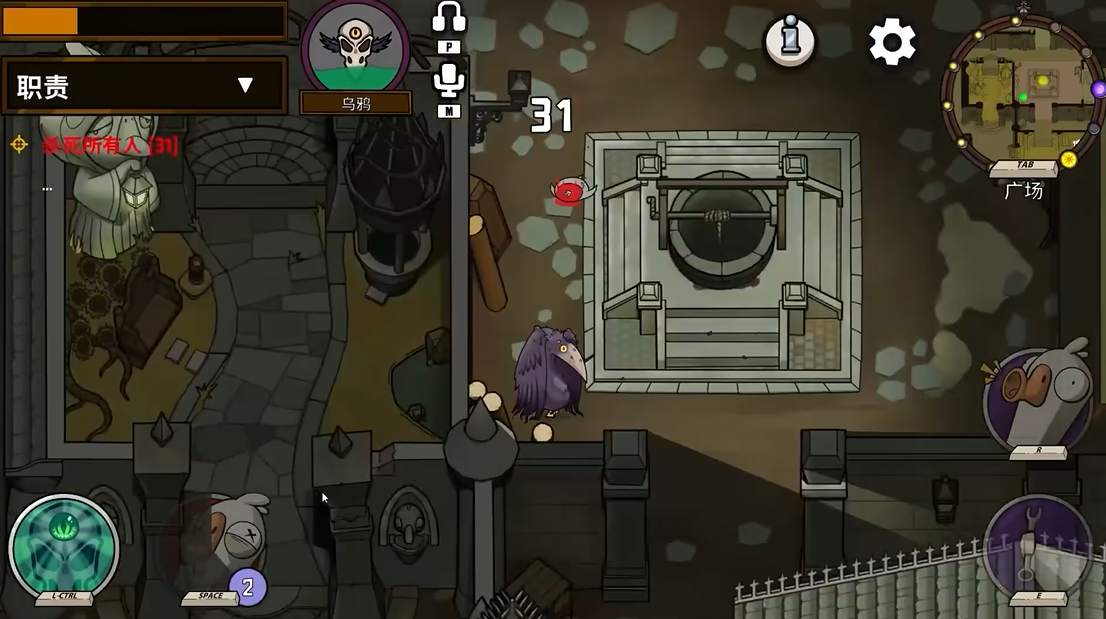Use the wrench interact ability

(1035, 545)
